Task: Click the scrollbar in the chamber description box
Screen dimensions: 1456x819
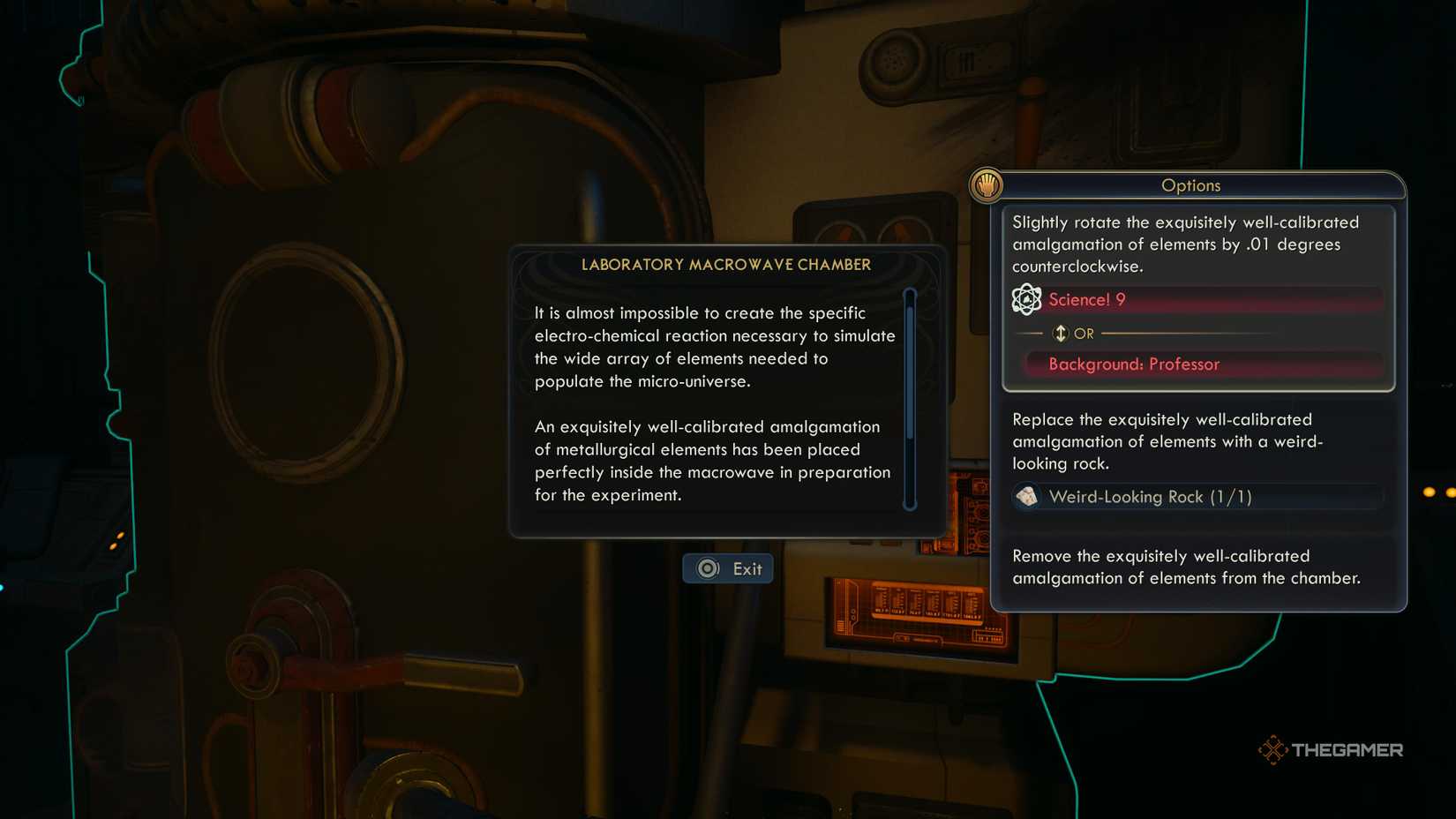Action: (912, 397)
